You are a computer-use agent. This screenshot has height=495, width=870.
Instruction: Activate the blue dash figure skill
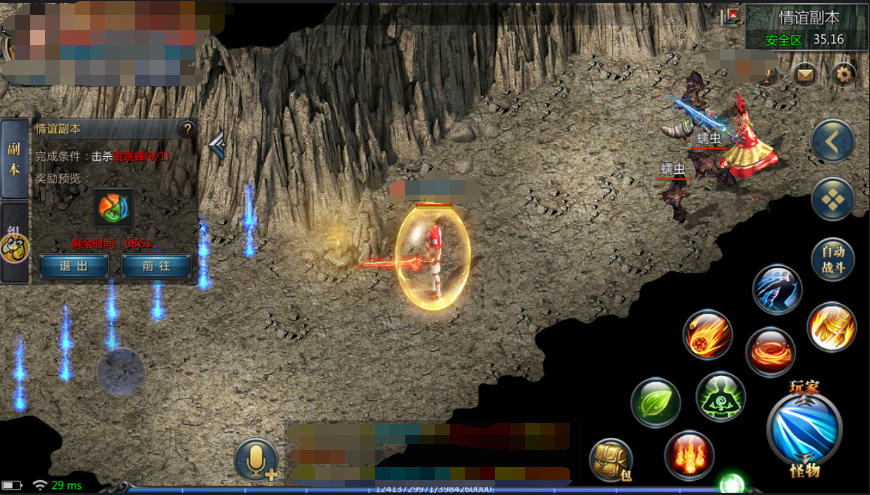point(777,290)
